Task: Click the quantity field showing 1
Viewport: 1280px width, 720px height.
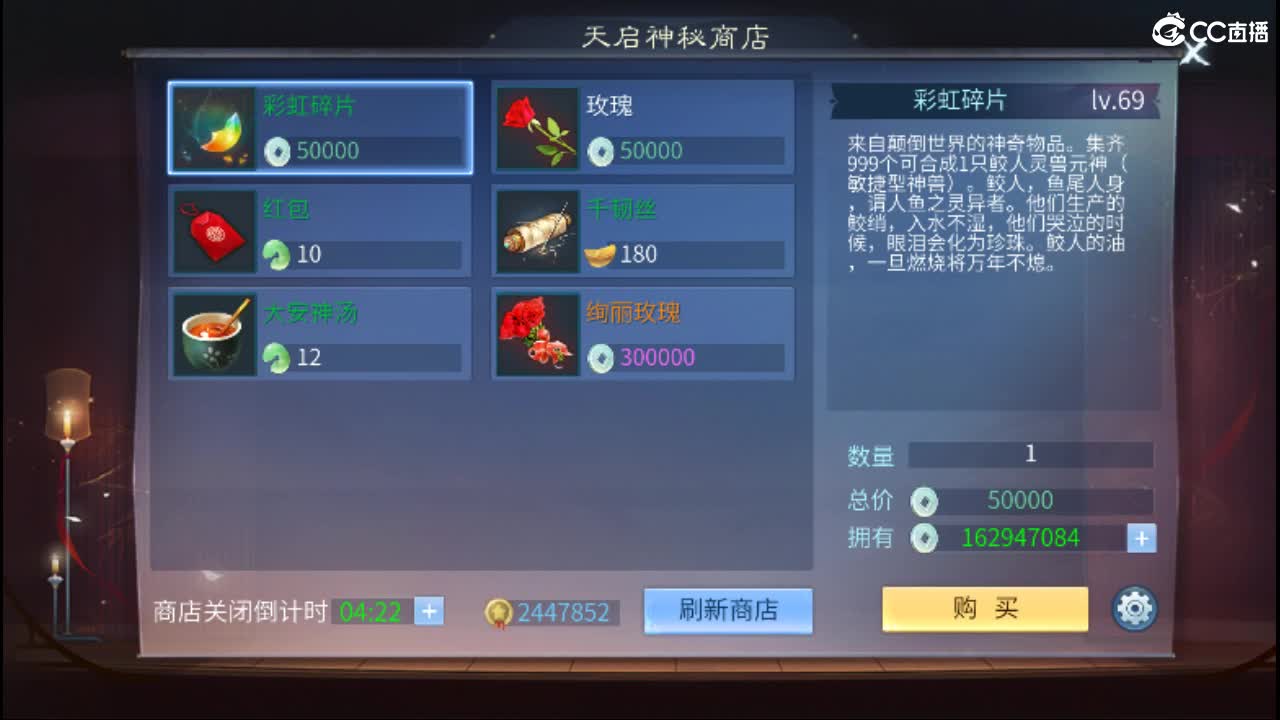Action: (1030, 456)
